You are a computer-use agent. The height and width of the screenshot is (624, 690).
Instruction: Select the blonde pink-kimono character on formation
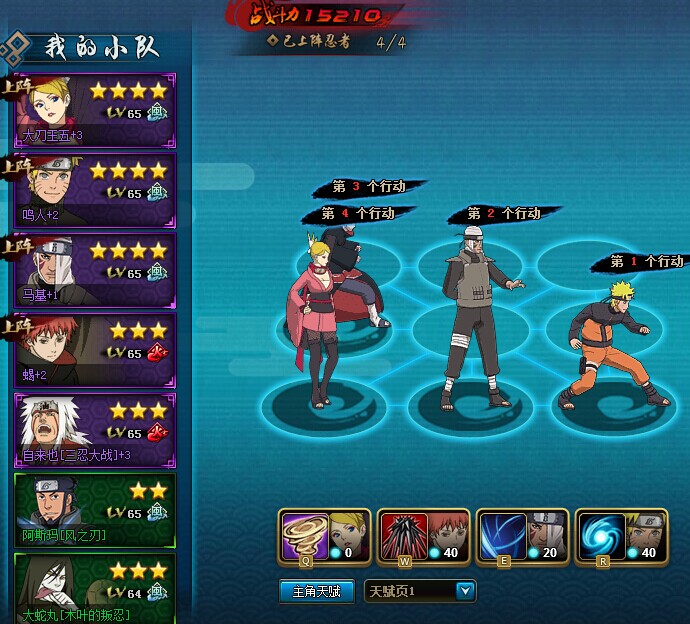tap(314, 320)
